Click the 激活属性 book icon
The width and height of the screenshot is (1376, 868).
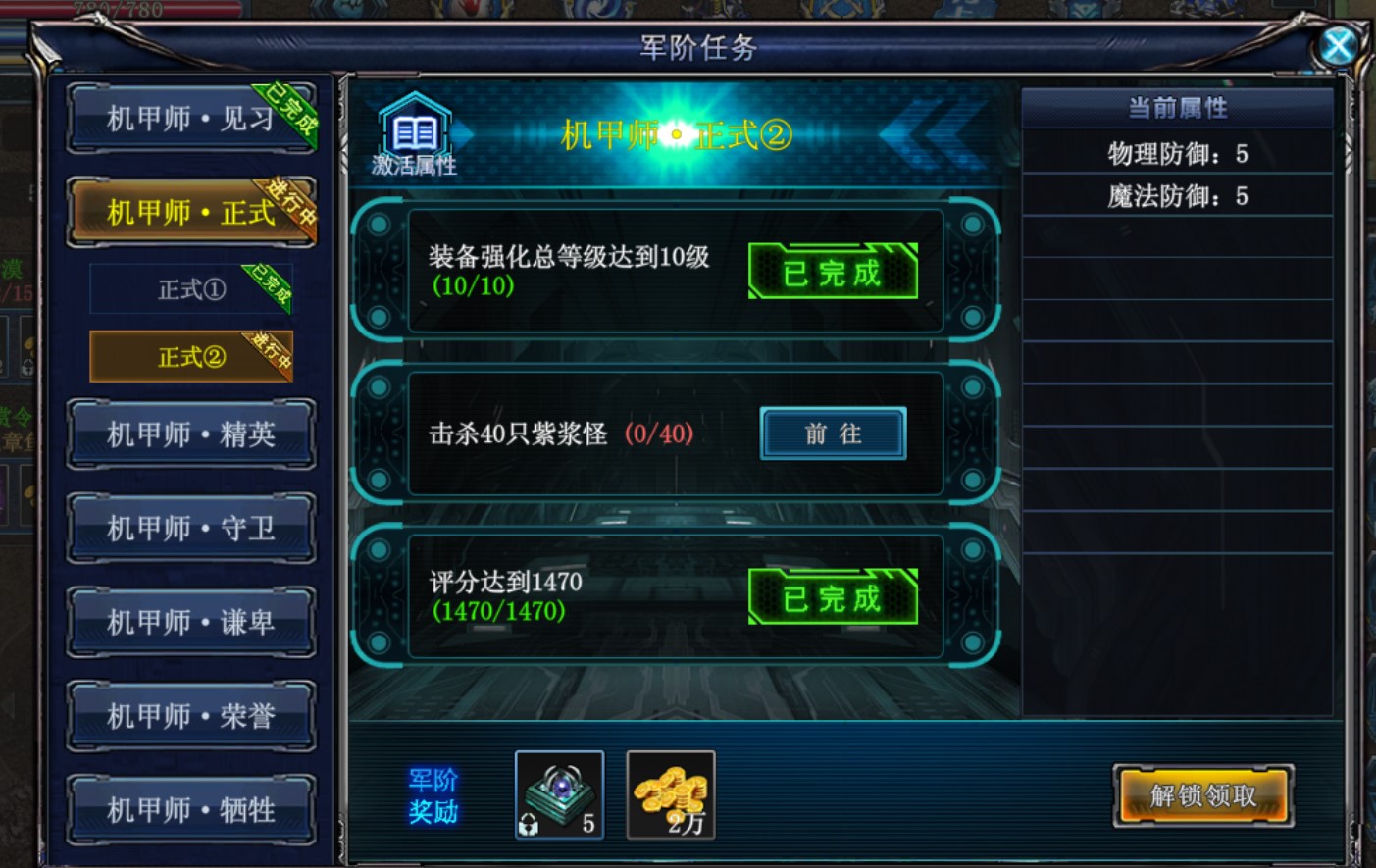414,134
